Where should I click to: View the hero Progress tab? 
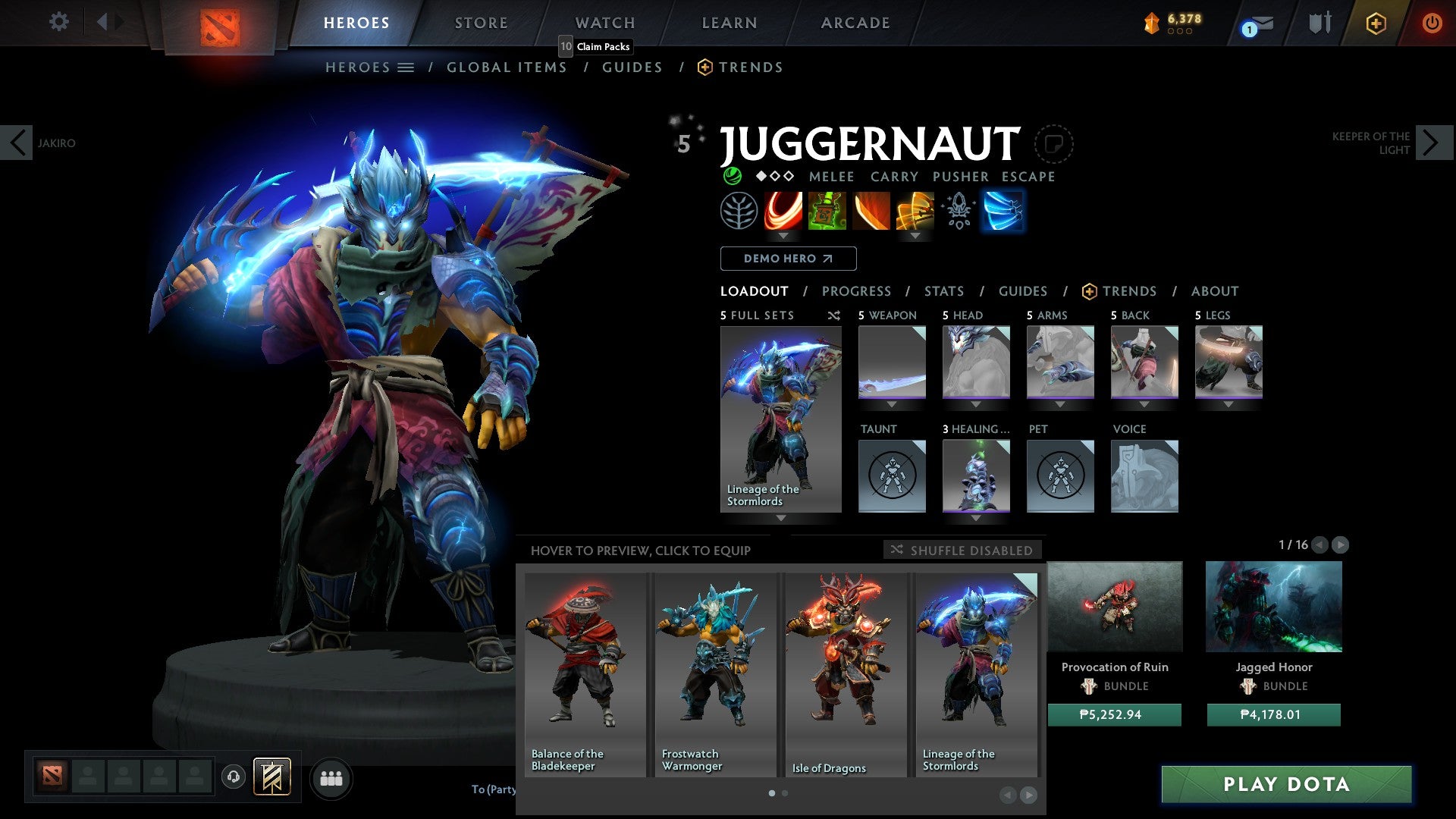[x=856, y=291]
